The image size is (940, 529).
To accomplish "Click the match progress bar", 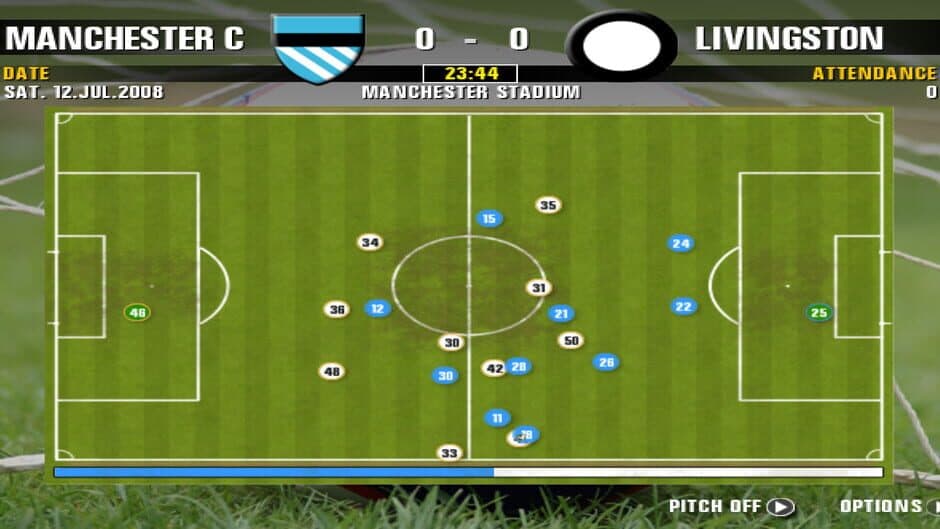I will tap(468, 472).
